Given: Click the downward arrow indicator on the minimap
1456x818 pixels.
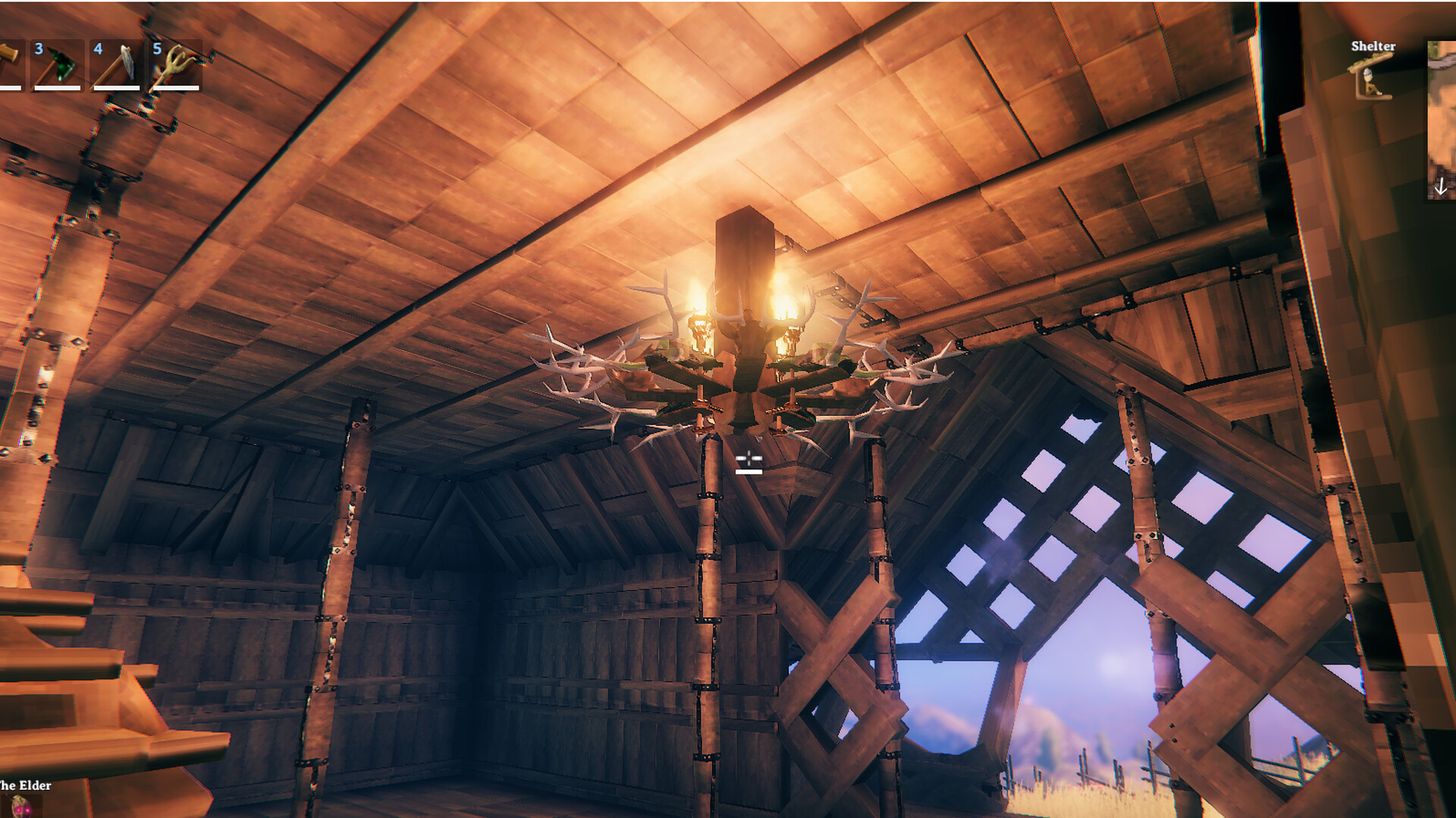Looking at the screenshot, I should click(x=1440, y=182).
